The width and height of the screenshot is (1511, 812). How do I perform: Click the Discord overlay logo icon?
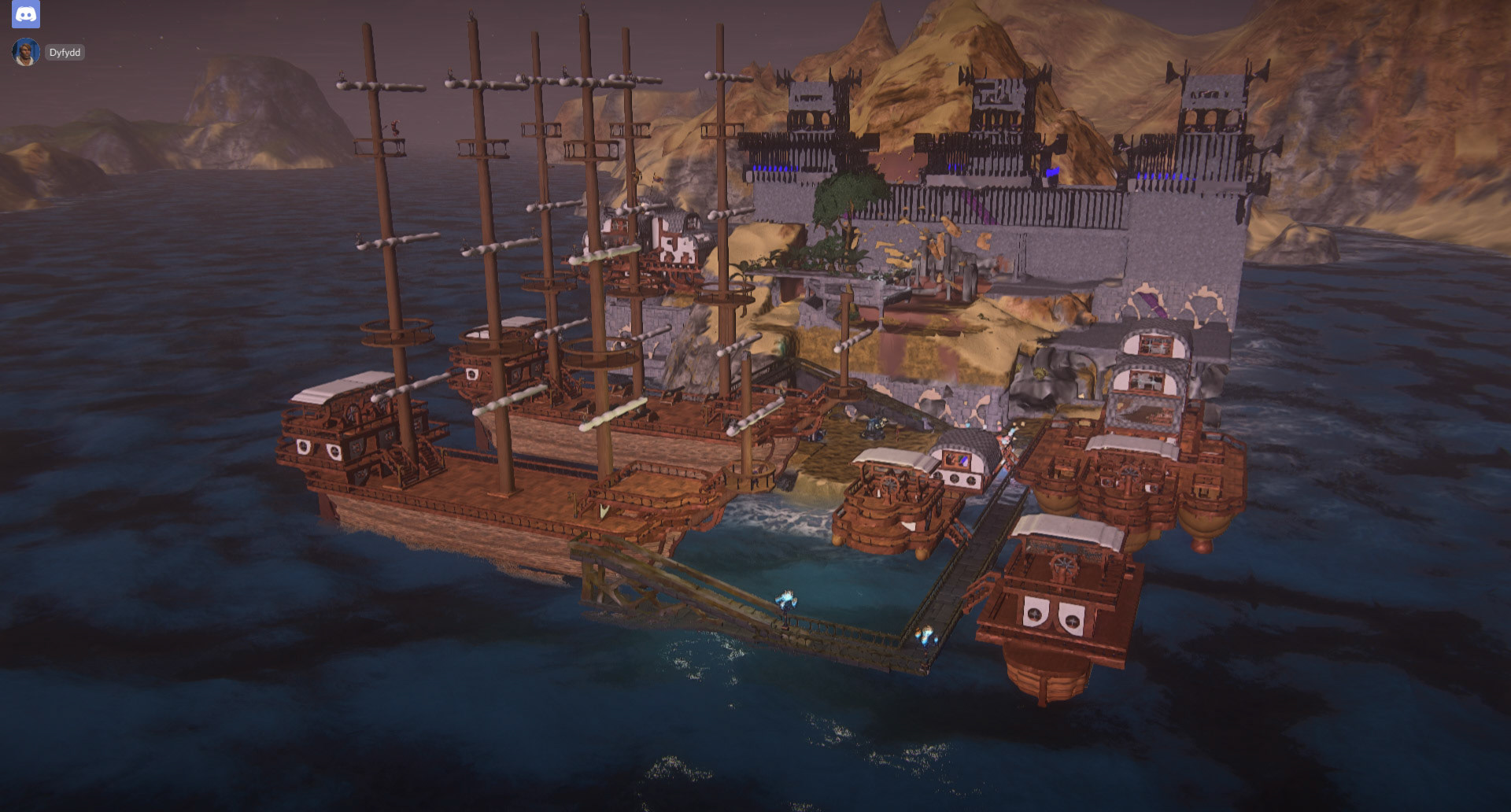coord(26,14)
